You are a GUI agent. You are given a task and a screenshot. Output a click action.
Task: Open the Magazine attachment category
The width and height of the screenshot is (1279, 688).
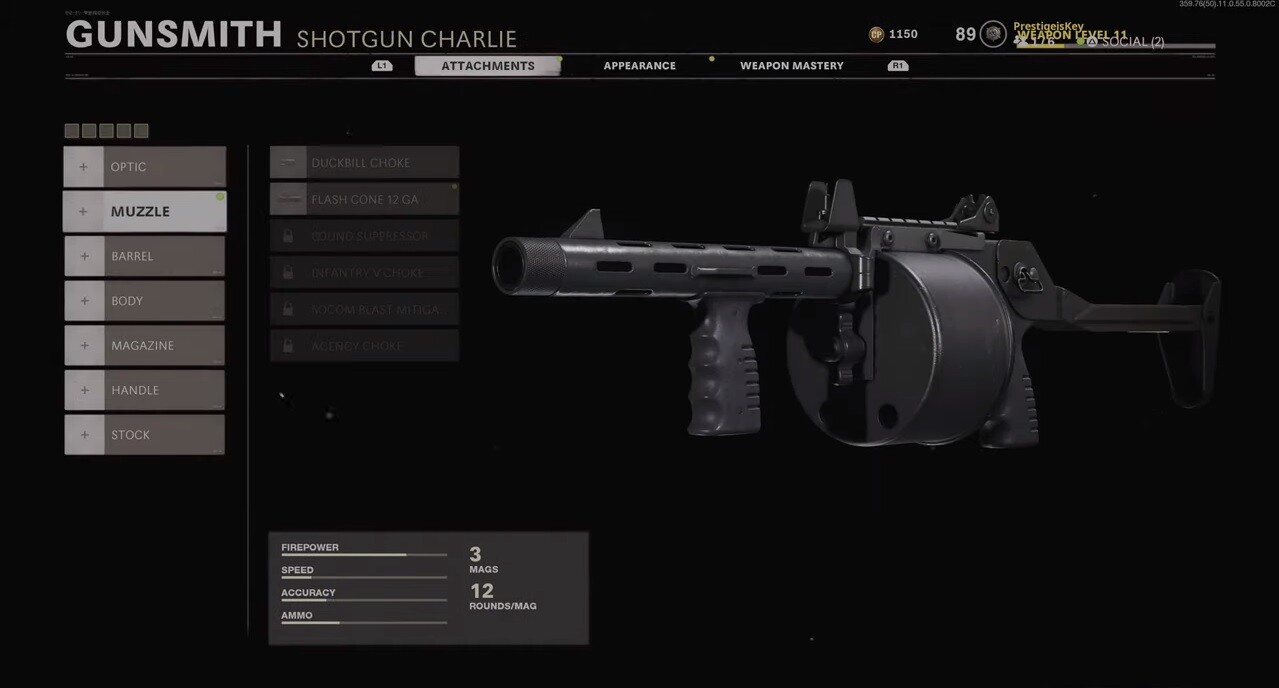(145, 345)
